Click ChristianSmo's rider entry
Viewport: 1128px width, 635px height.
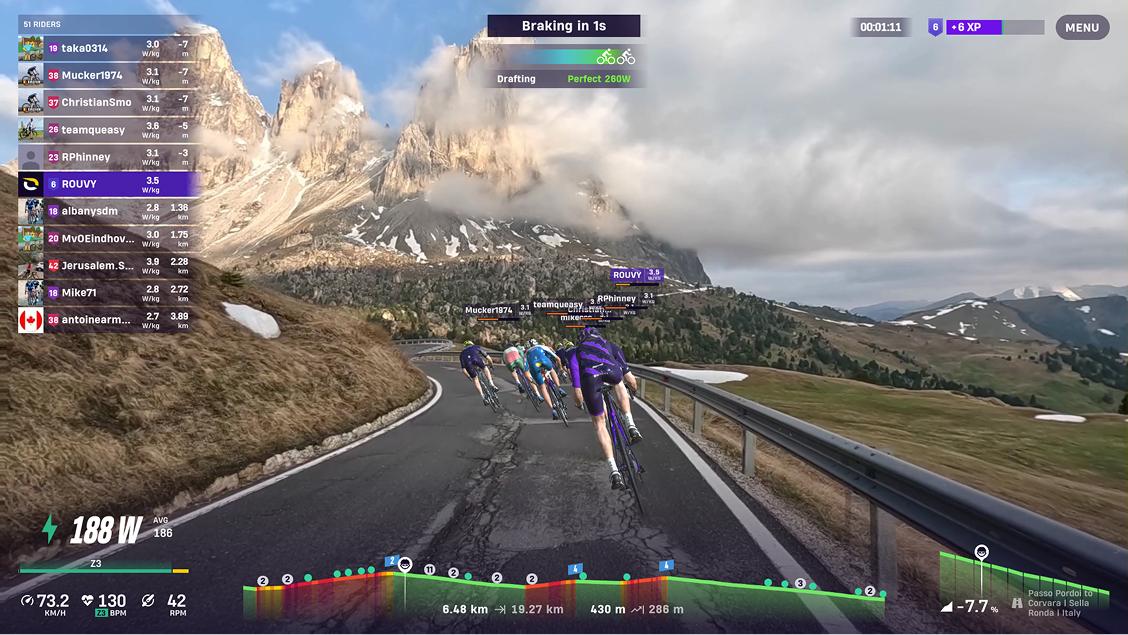108,102
